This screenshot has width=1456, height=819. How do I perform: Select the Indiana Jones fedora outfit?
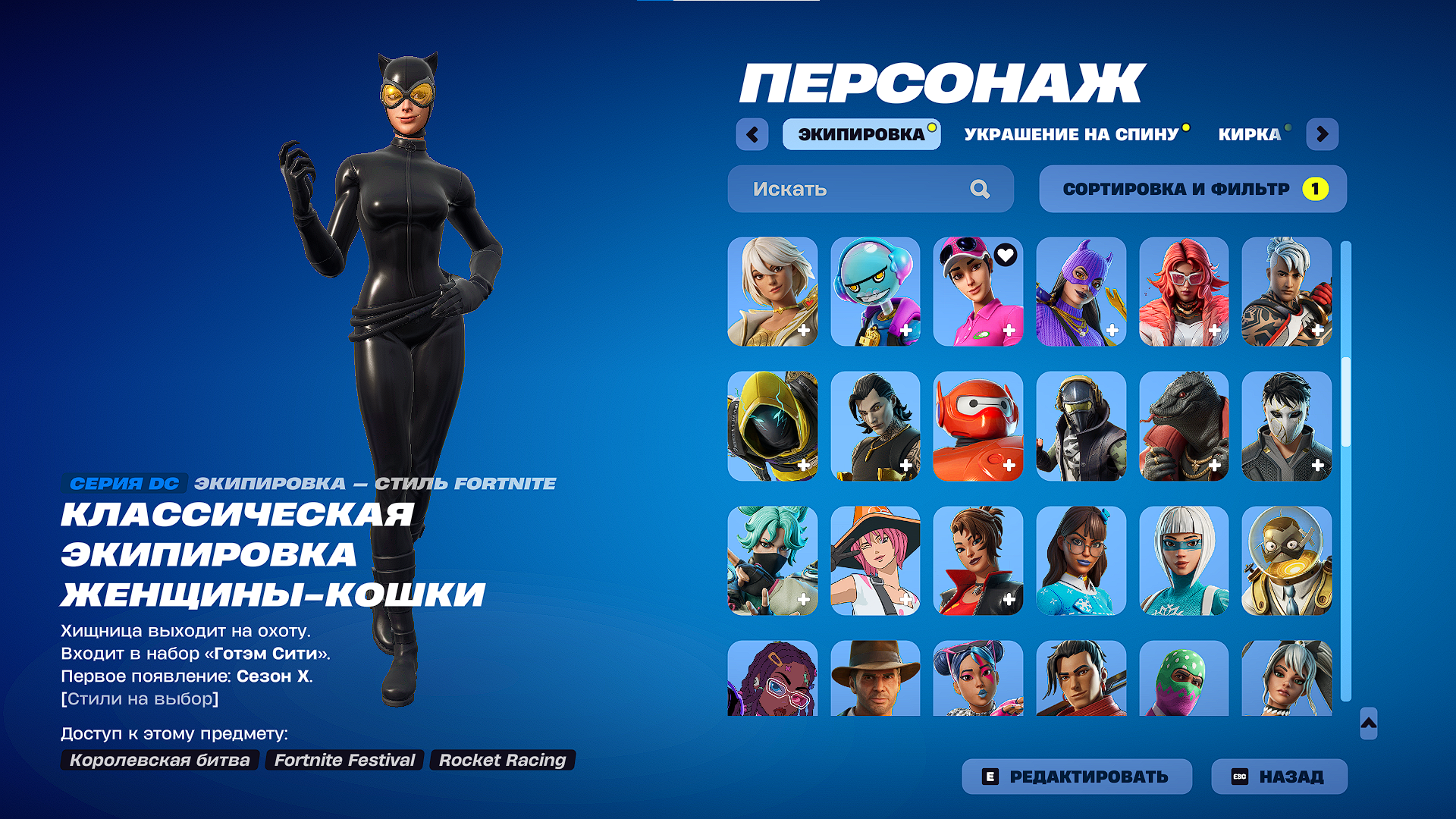coord(875,678)
